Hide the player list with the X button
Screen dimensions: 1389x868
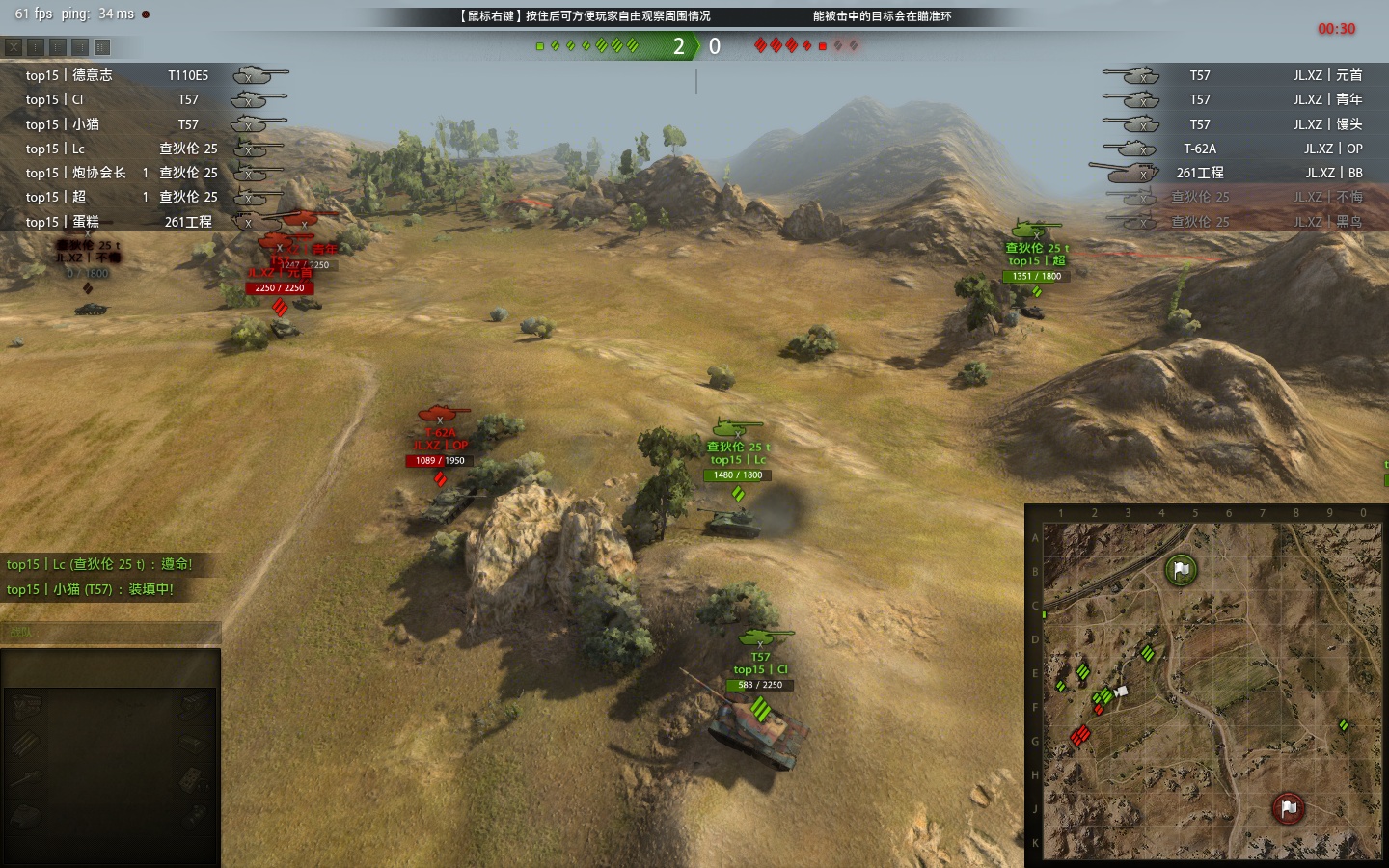(x=13, y=46)
